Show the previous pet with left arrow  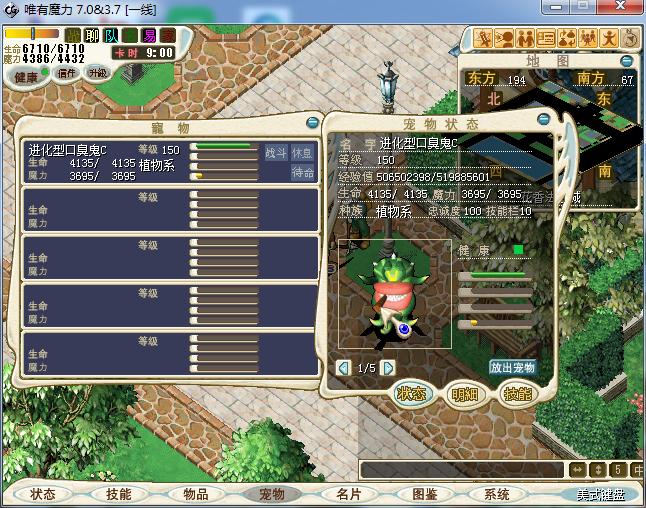[x=344, y=368]
